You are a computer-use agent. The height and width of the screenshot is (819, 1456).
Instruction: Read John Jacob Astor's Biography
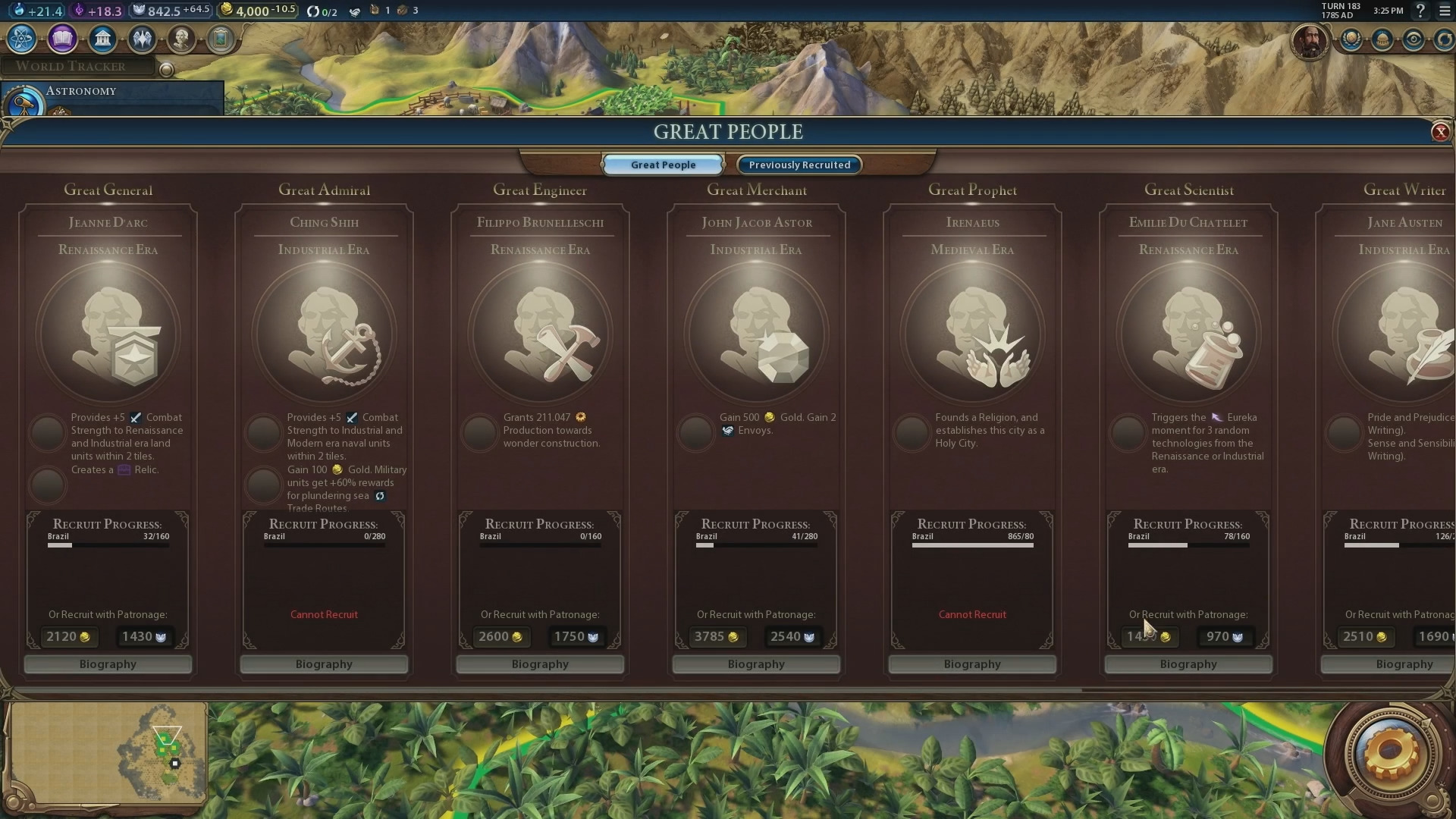click(756, 664)
